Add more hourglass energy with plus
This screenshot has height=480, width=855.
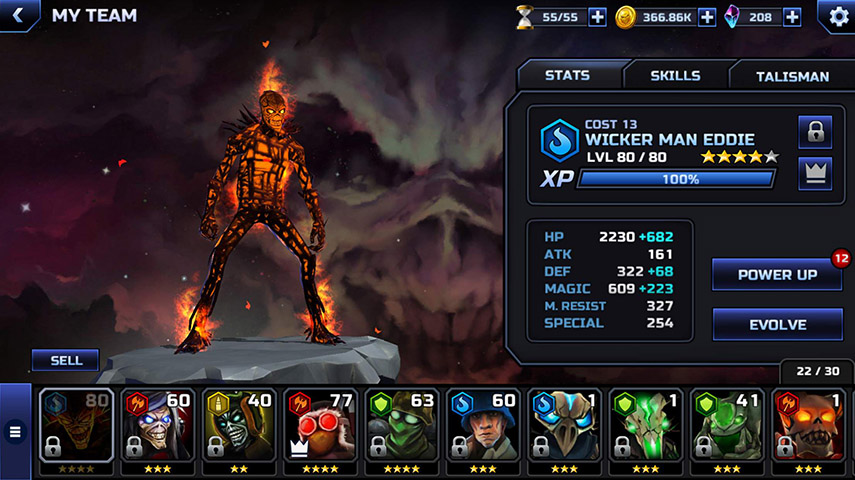coord(597,17)
